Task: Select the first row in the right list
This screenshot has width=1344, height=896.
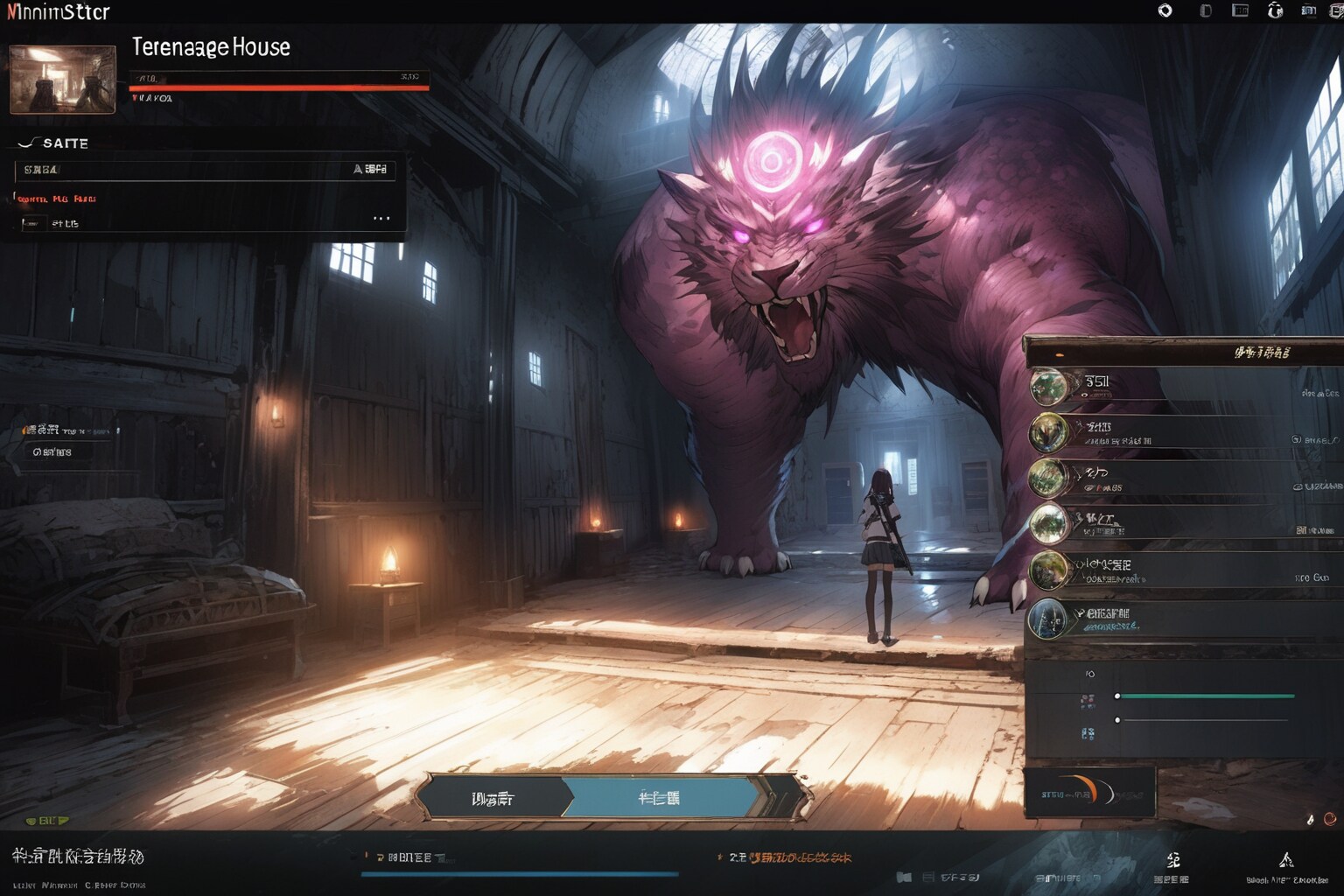Action: click(x=1181, y=386)
